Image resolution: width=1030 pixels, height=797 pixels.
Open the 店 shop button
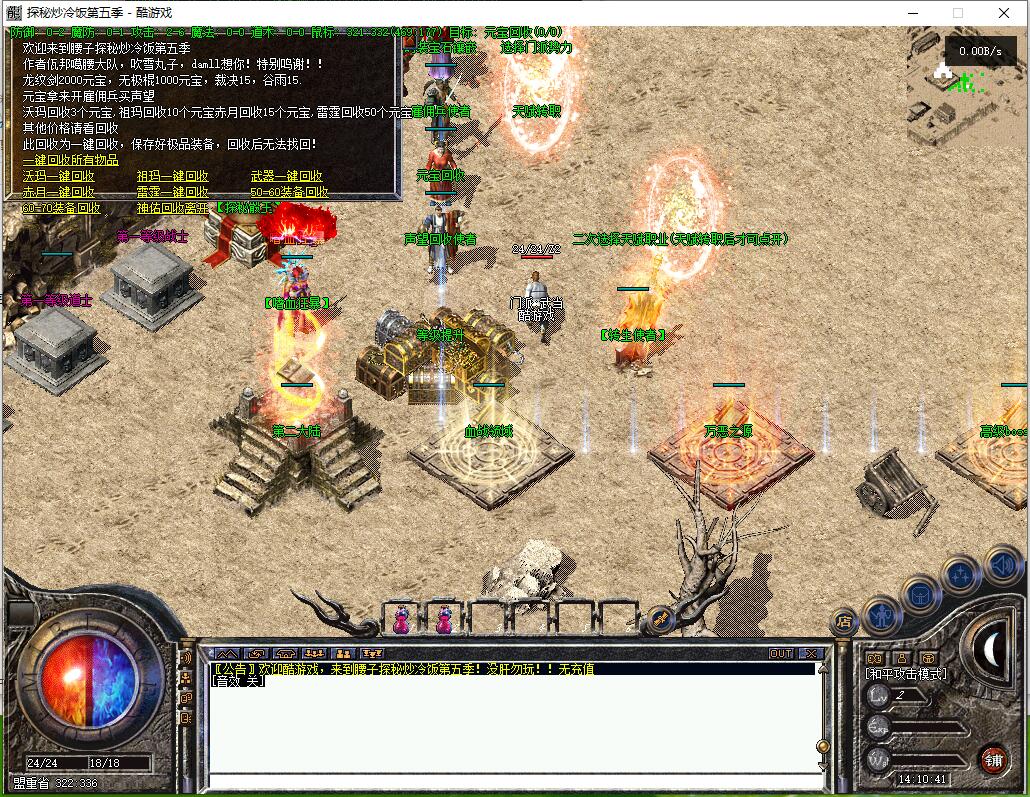coord(844,621)
